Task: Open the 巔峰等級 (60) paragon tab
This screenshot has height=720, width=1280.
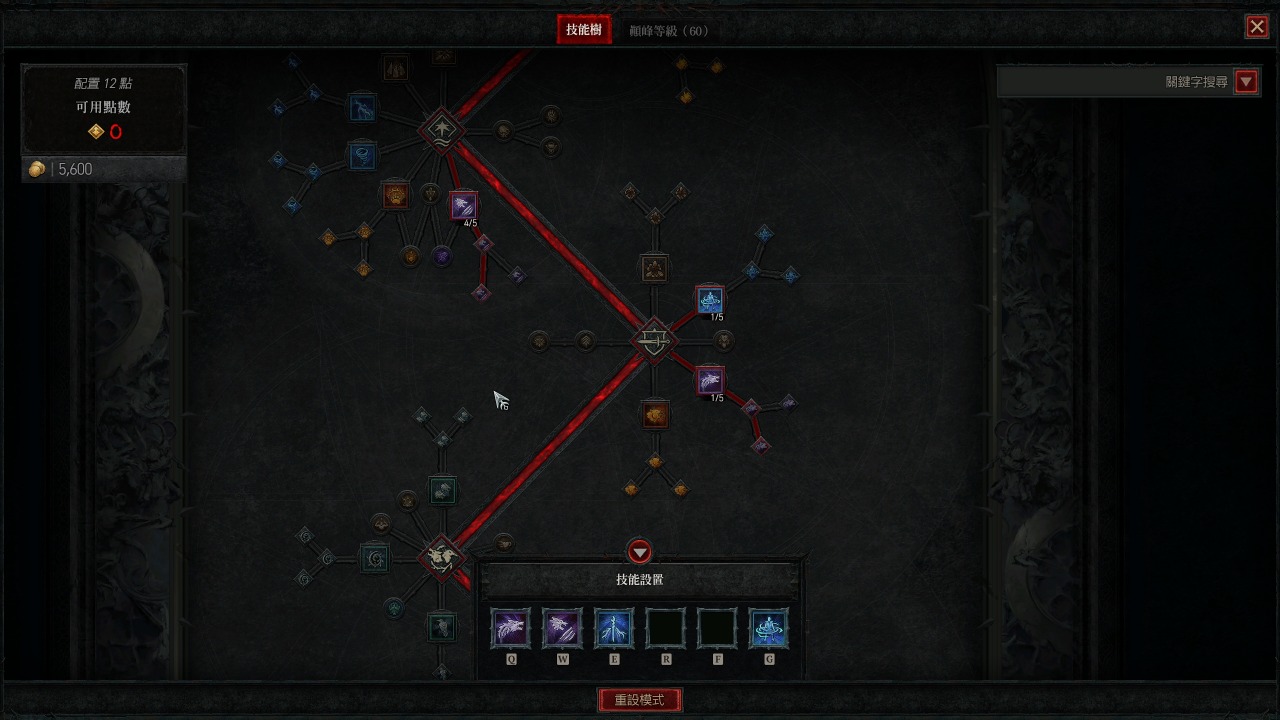Action: (x=668, y=31)
